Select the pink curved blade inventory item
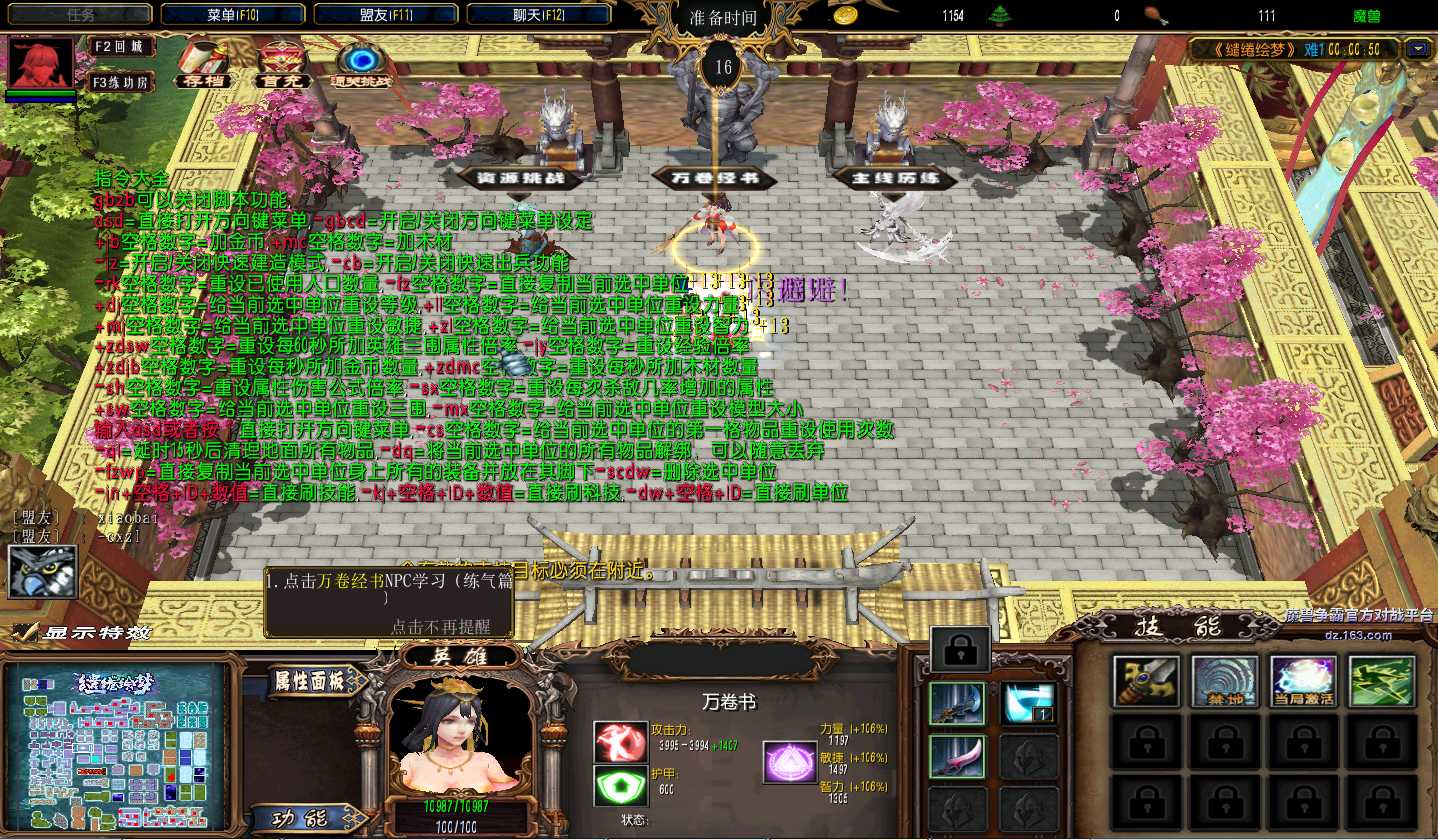Screen dimensions: 1438x840 (957, 756)
